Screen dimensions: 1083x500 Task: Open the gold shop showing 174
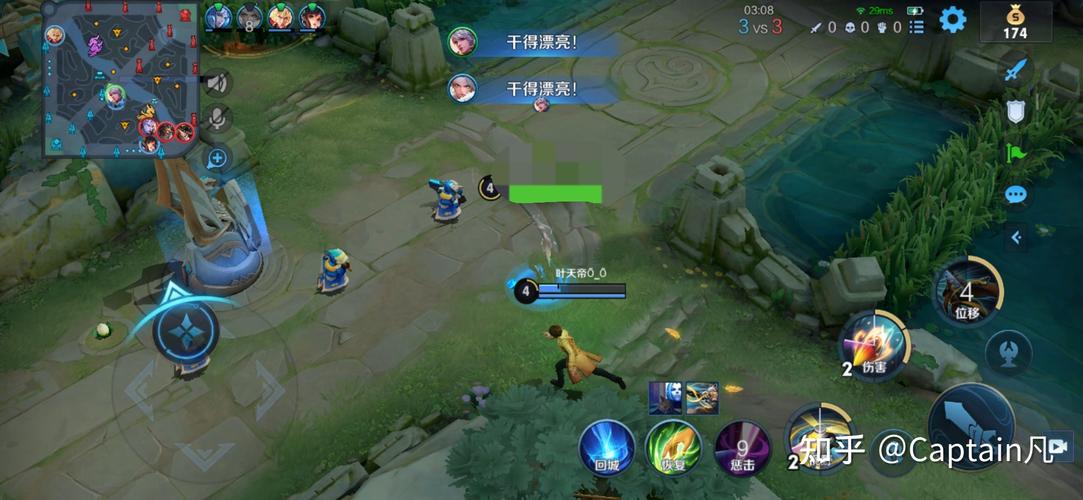[1015, 21]
